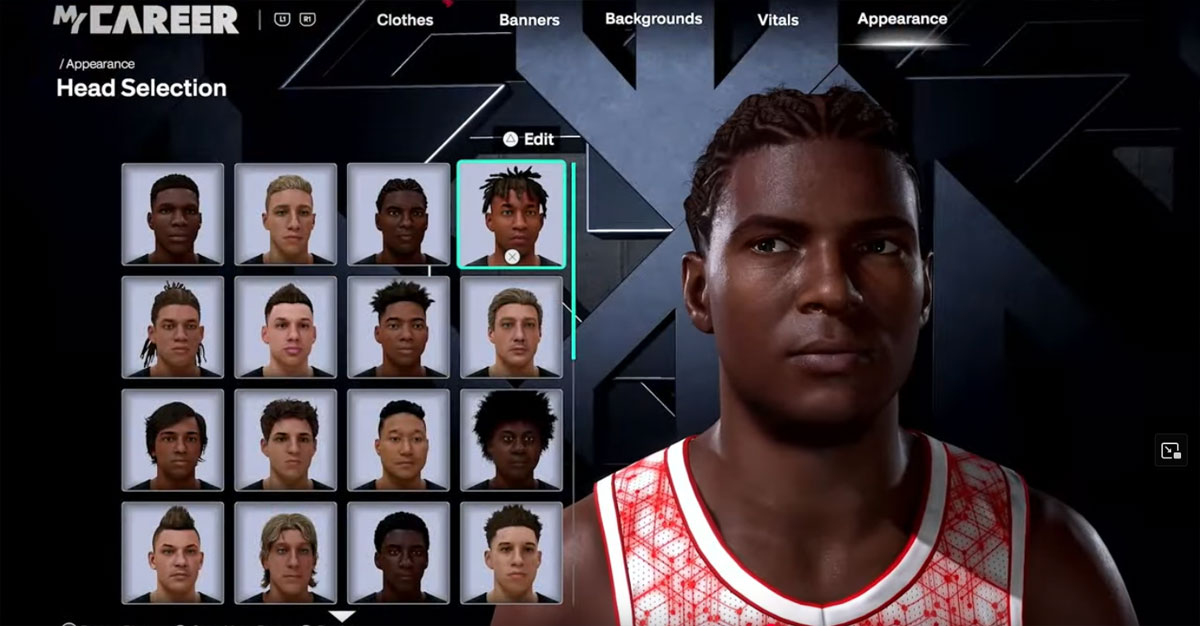Click the head list's teal scrollbar
The width and height of the screenshot is (1200, 626).
click(x=573, y=260)
